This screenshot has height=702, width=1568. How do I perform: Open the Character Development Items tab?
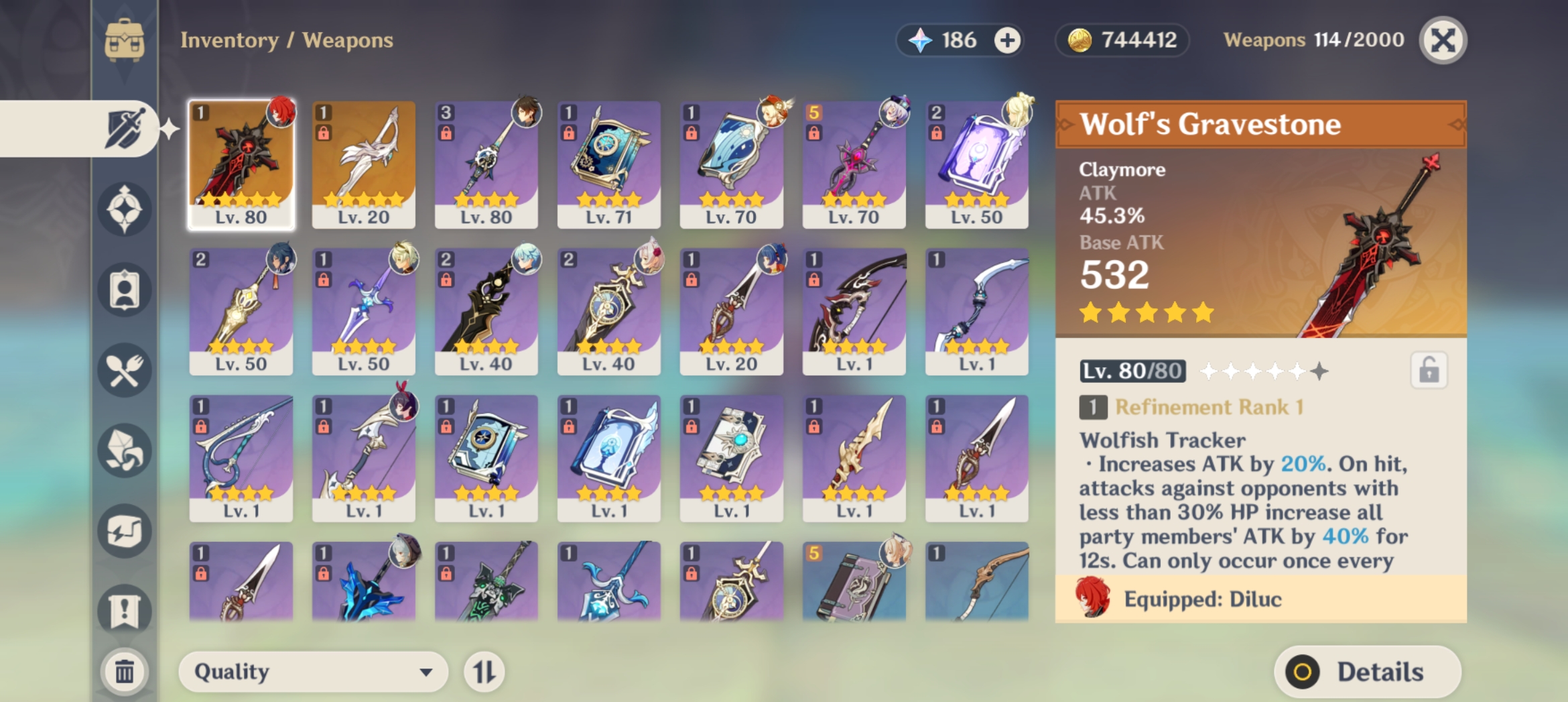[125, 290]
